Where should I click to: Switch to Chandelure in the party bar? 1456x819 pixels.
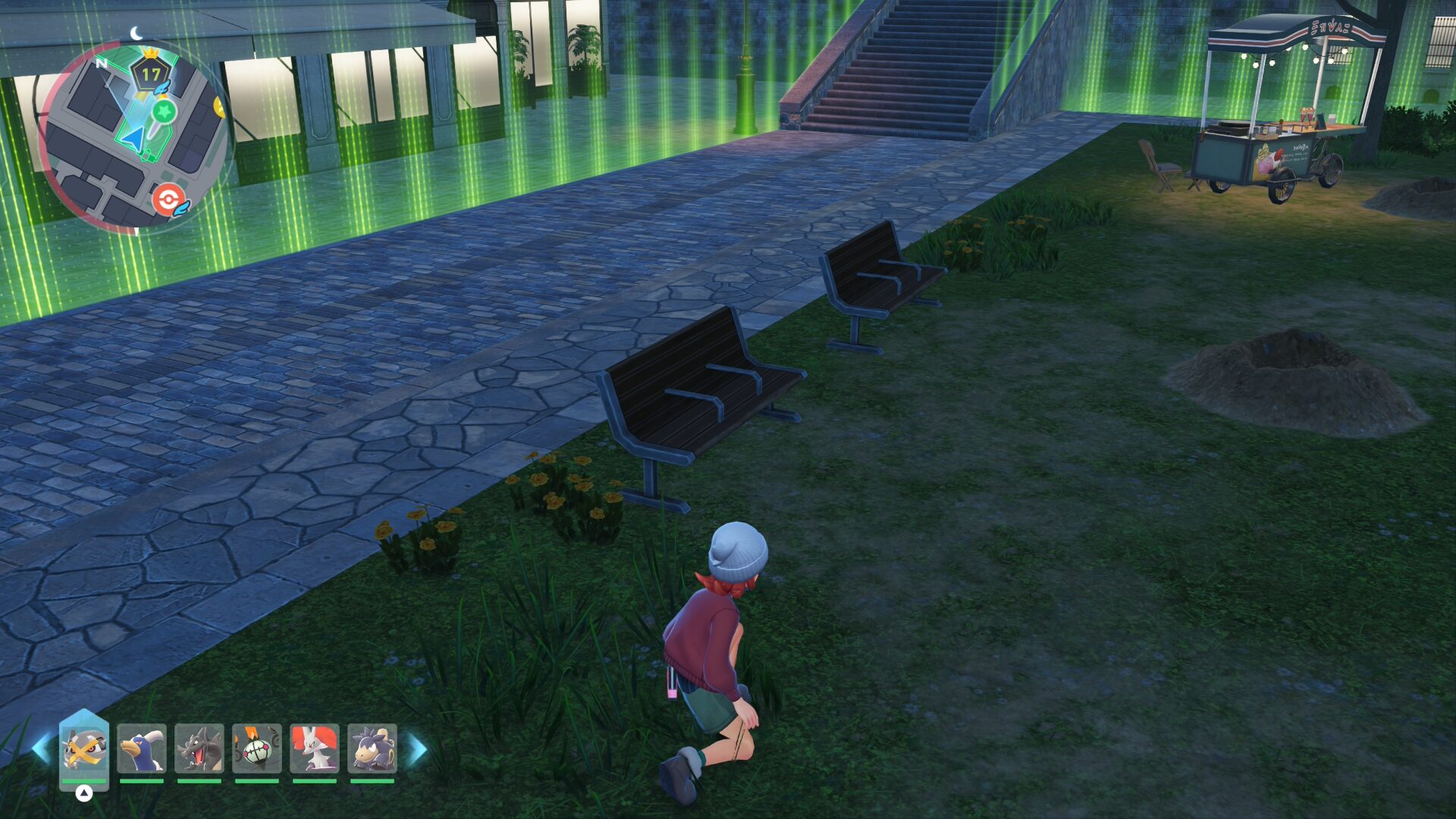[x=257, y=749]
